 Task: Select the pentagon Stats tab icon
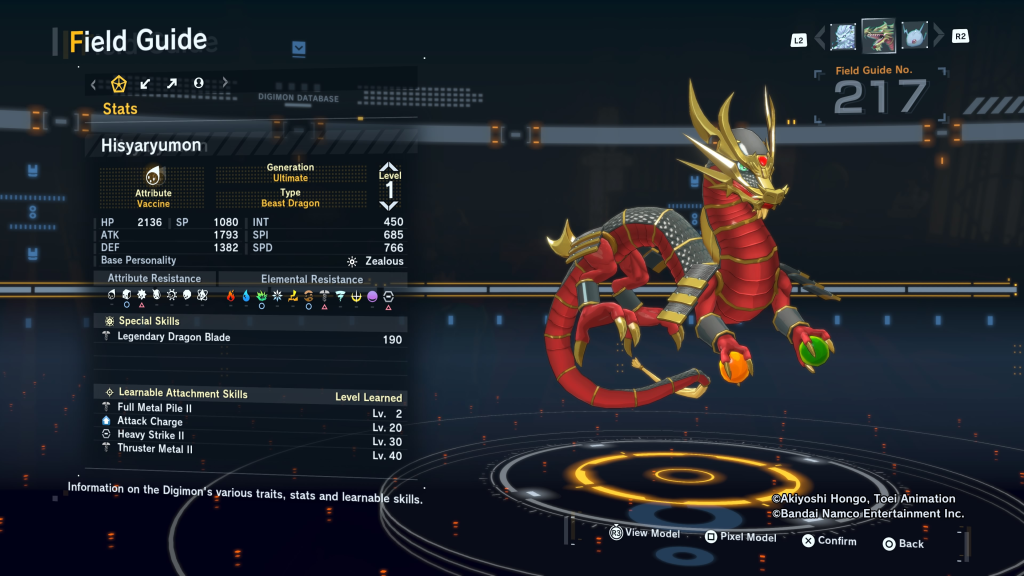[x=119, y=83]
